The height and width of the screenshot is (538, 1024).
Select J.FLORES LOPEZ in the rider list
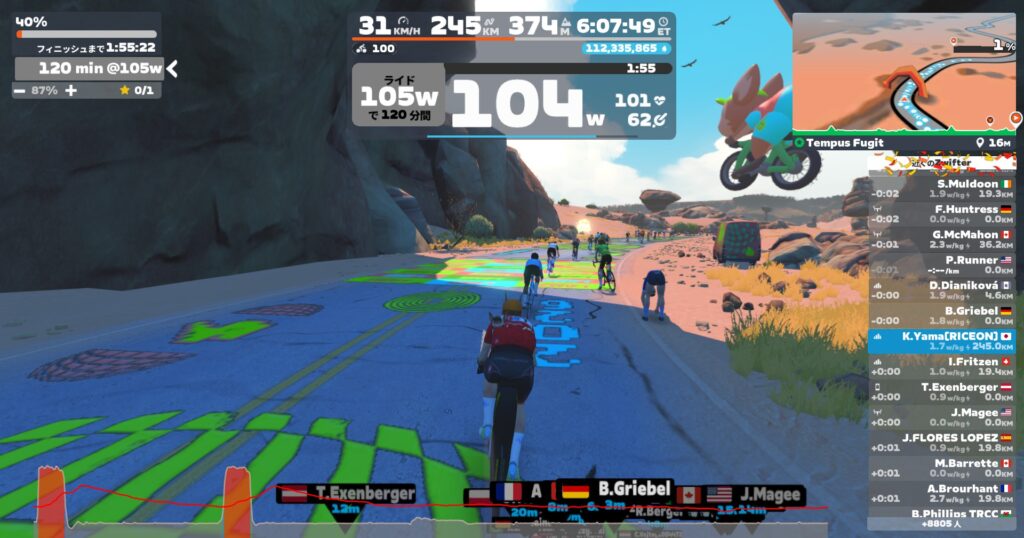click(x=941, y=443)
